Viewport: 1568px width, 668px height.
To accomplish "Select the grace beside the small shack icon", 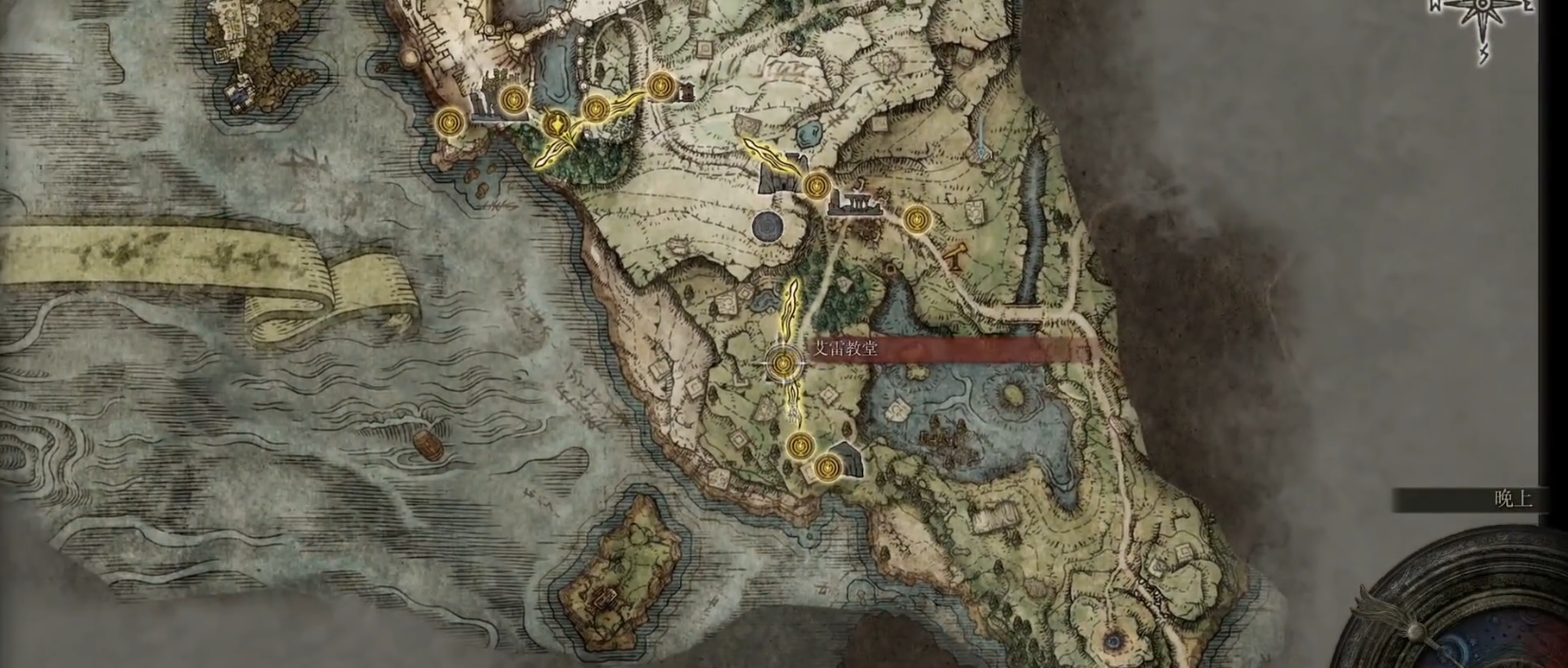I will click(x=661, y=87).
